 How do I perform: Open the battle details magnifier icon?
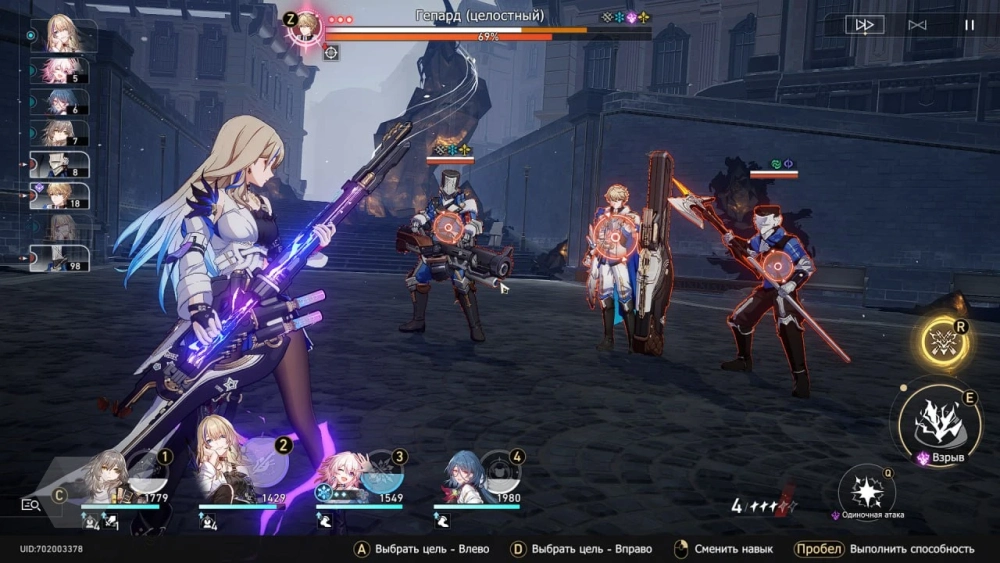[31, 505]
